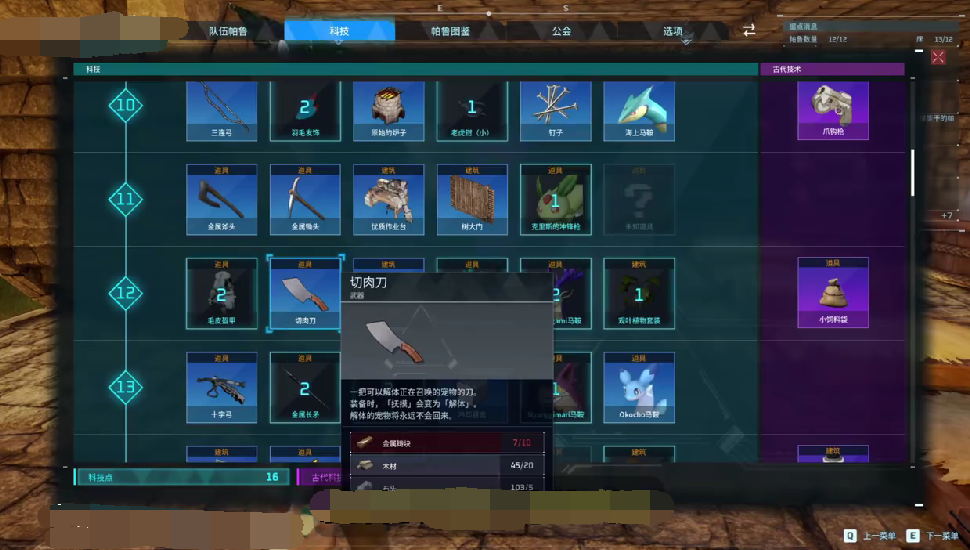Choose the 十字弓 crossbow technology
The image size is (970, 550).
coord(222,386)
